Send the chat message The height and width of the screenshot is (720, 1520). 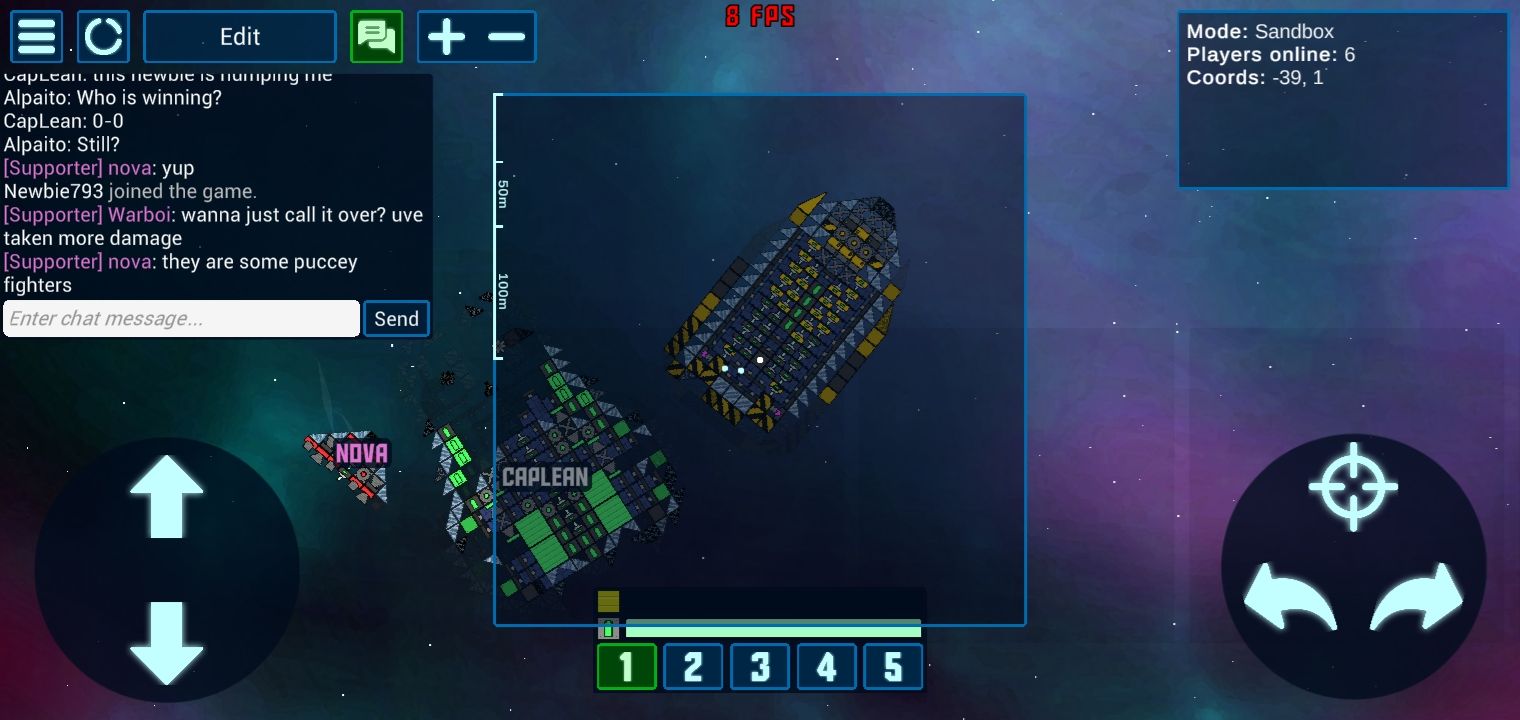[396, 319]
